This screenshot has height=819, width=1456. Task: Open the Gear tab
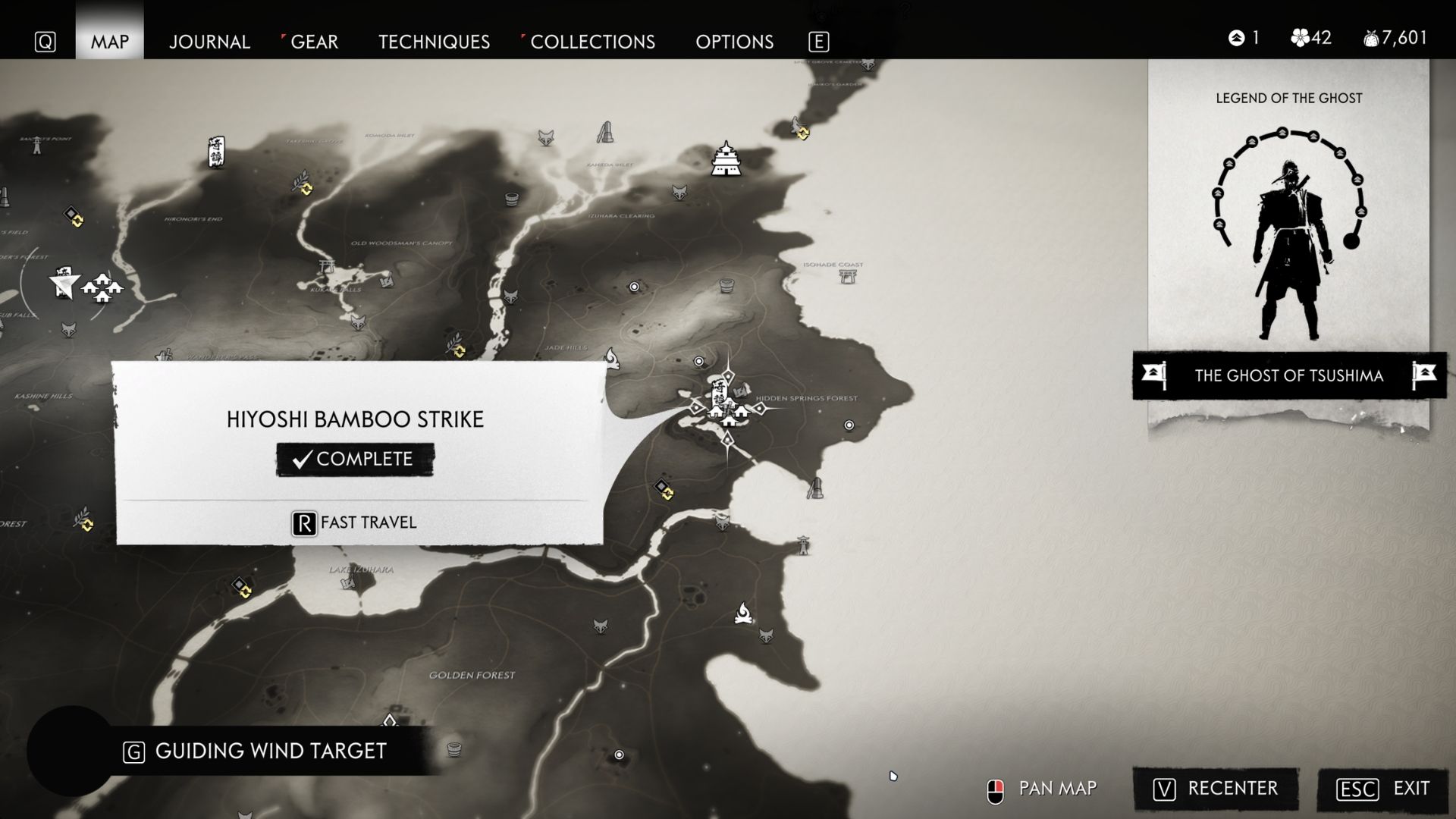[x=314, y=42]
